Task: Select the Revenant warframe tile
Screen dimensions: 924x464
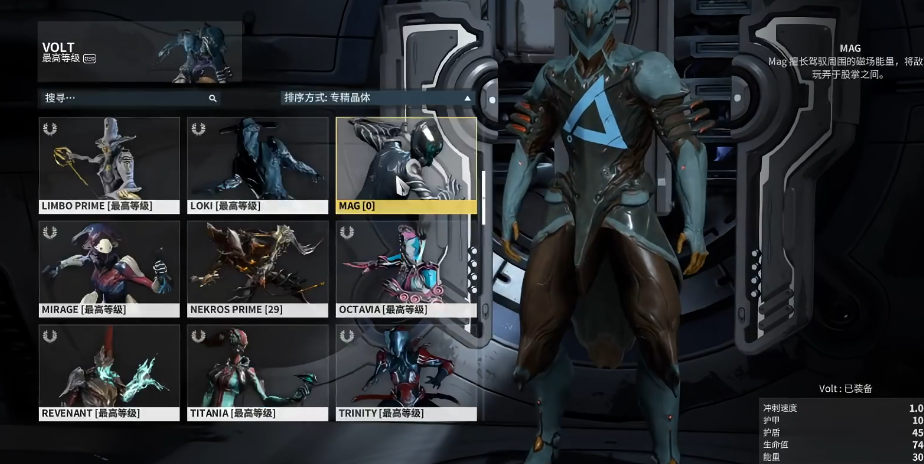Action: [110, 372]
